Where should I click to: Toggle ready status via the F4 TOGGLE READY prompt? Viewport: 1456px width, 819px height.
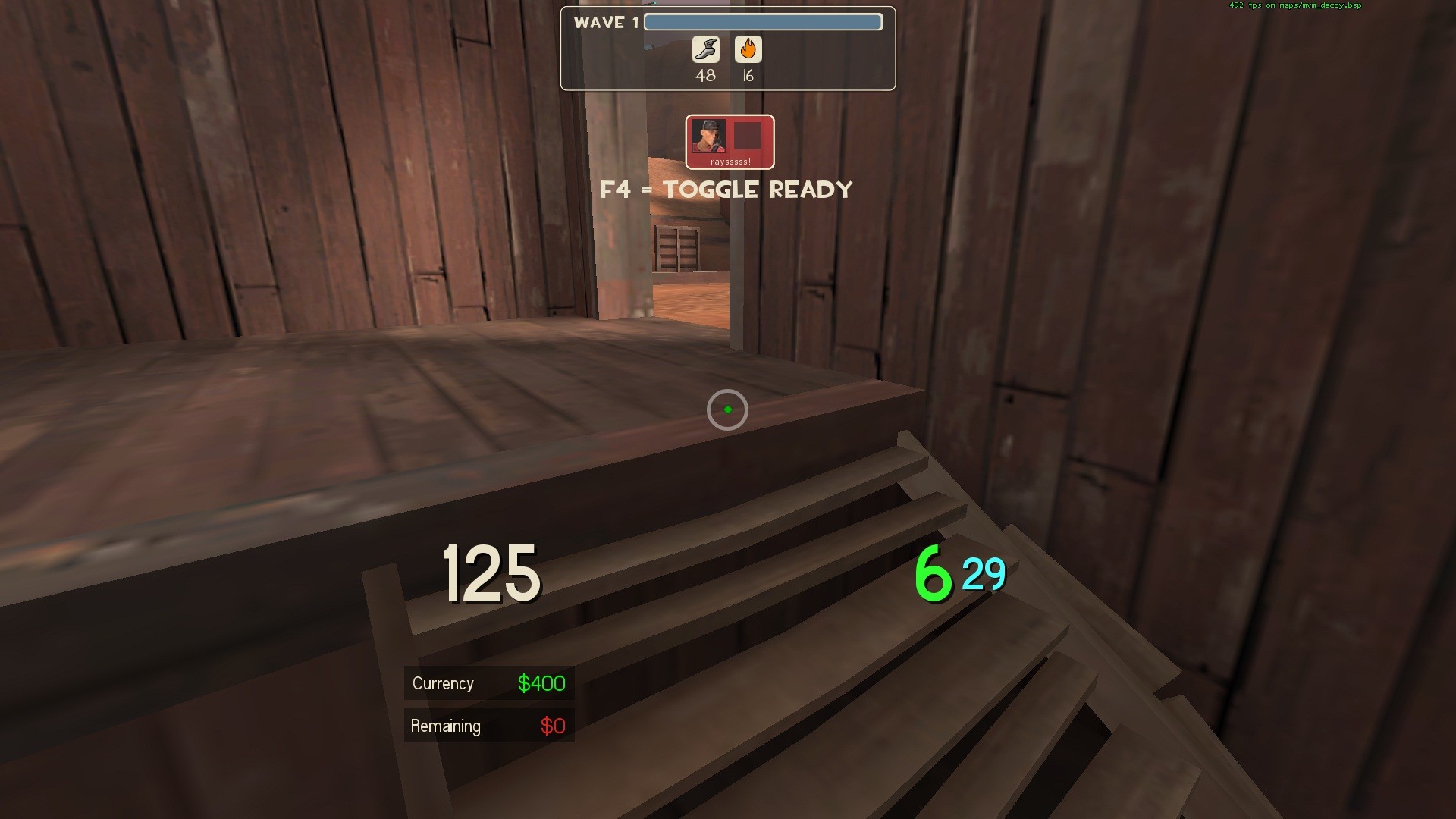(x=727, y=190)
